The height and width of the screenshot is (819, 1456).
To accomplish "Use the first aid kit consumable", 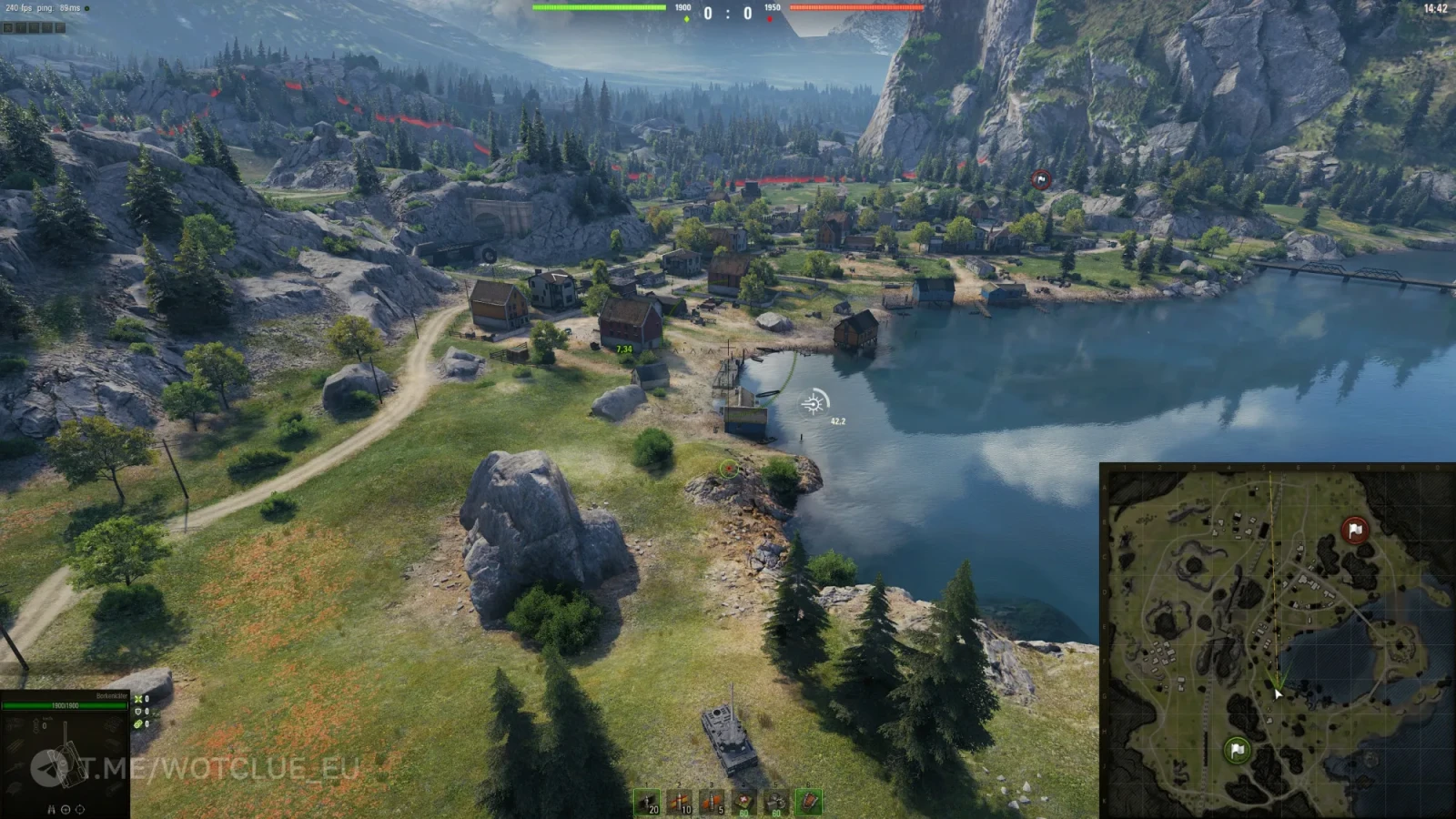I will 744,802.
